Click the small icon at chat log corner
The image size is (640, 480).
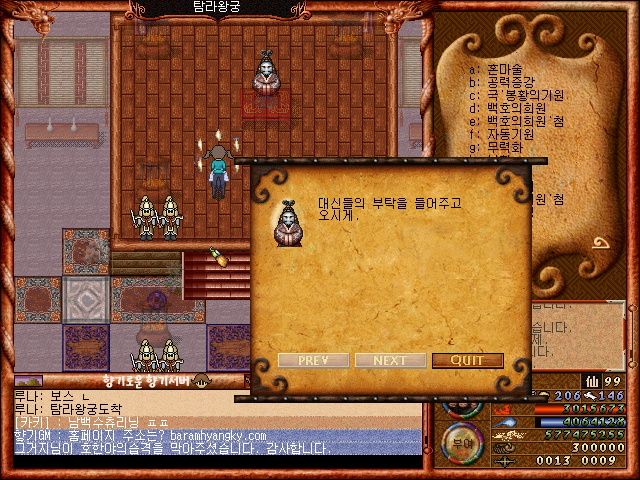coord(28,381)
